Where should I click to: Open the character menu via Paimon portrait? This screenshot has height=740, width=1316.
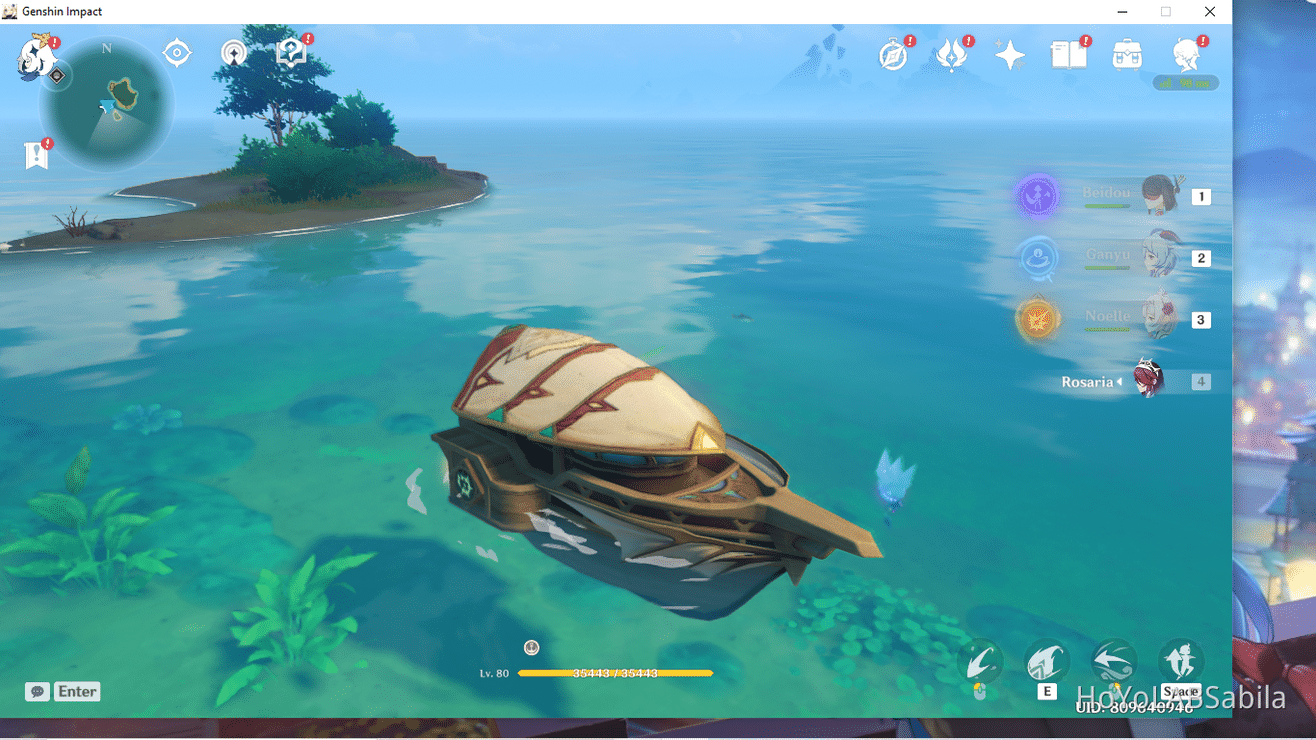click(x=1186, y=55)
